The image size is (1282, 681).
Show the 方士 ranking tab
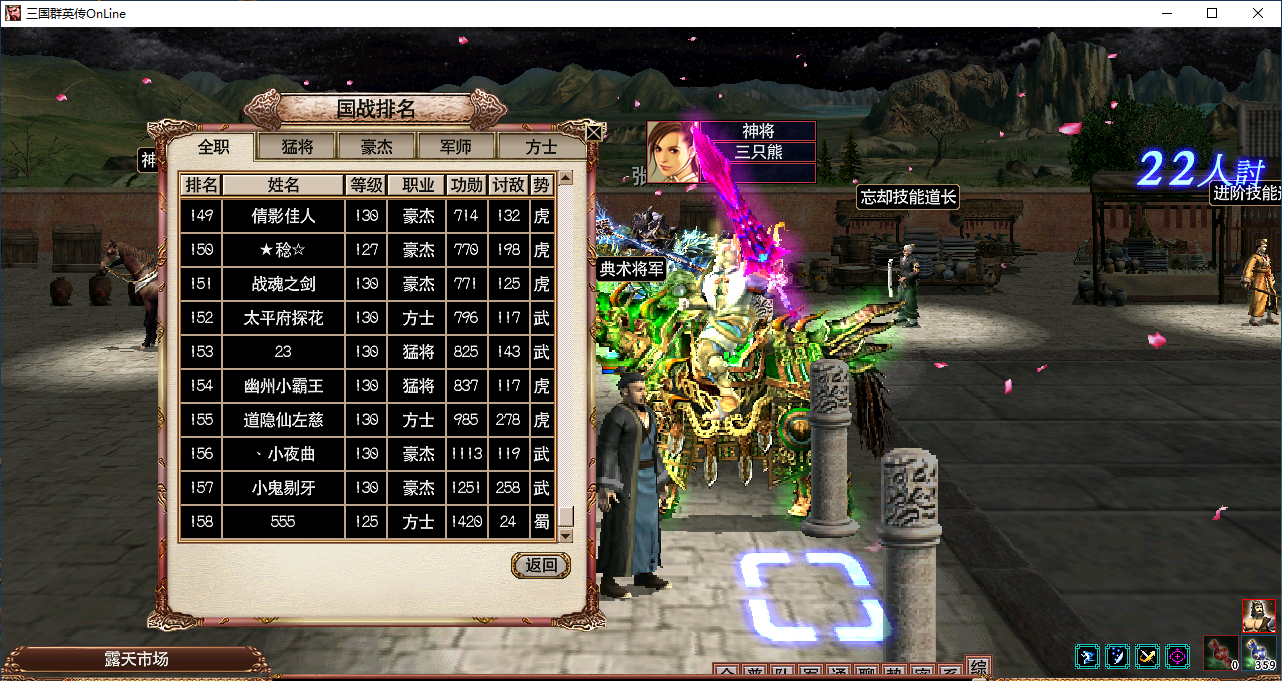541,147
